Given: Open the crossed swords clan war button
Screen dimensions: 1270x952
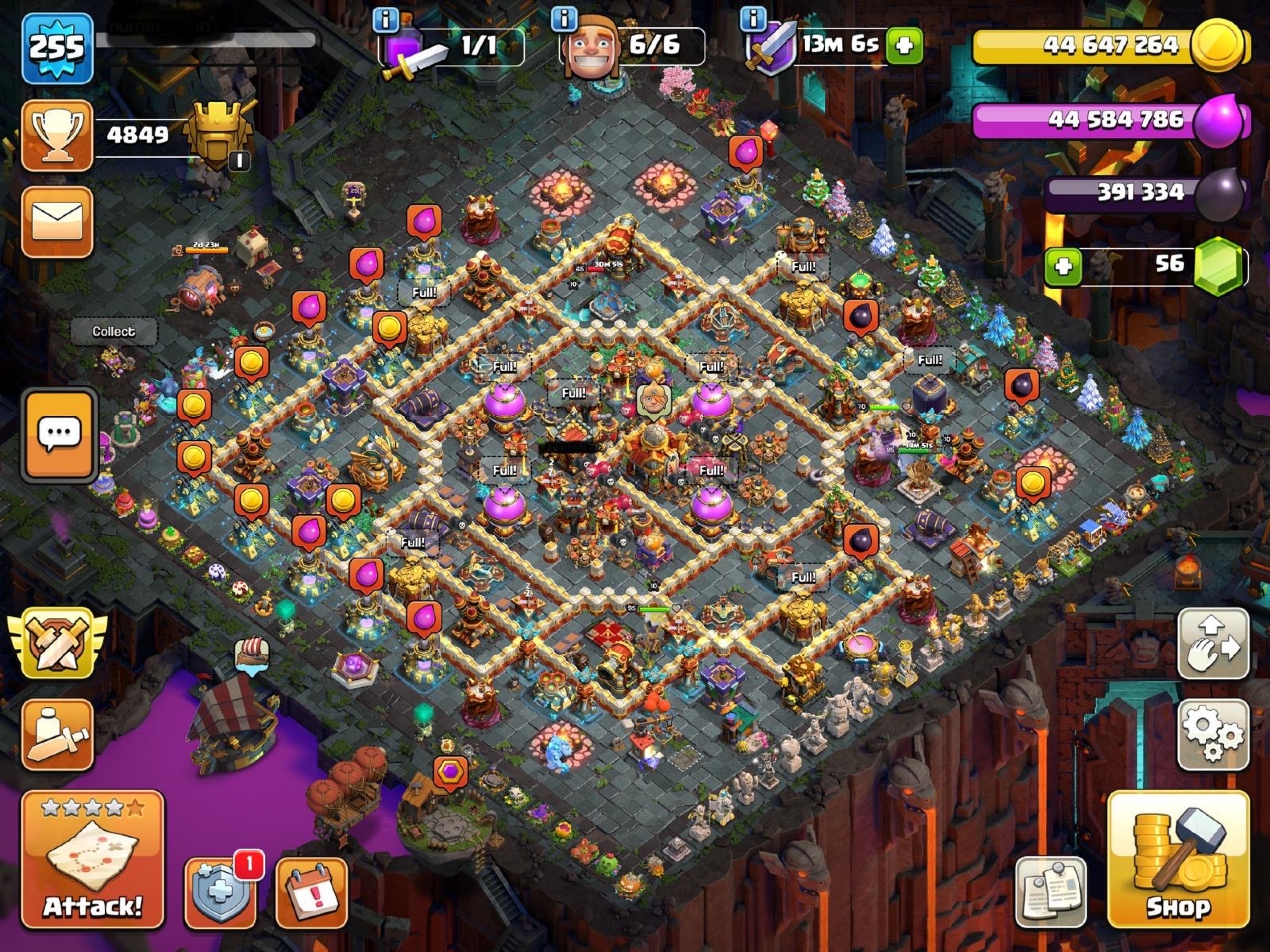Looking at the screenshot, I should pyautogui.click(x=58, y=643).
